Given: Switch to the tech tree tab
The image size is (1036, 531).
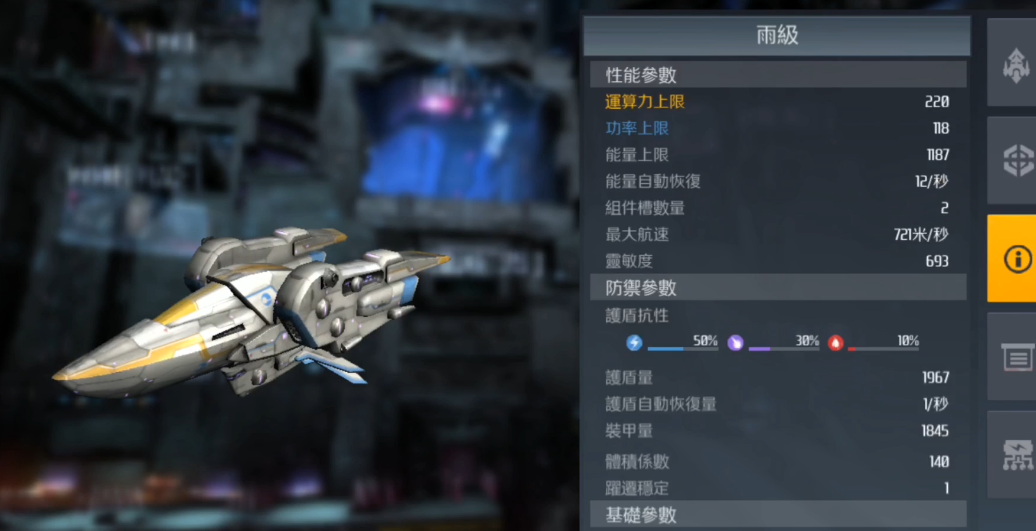Looking at the screenshot, I should pyautogui.click(x=1015, y=454).
